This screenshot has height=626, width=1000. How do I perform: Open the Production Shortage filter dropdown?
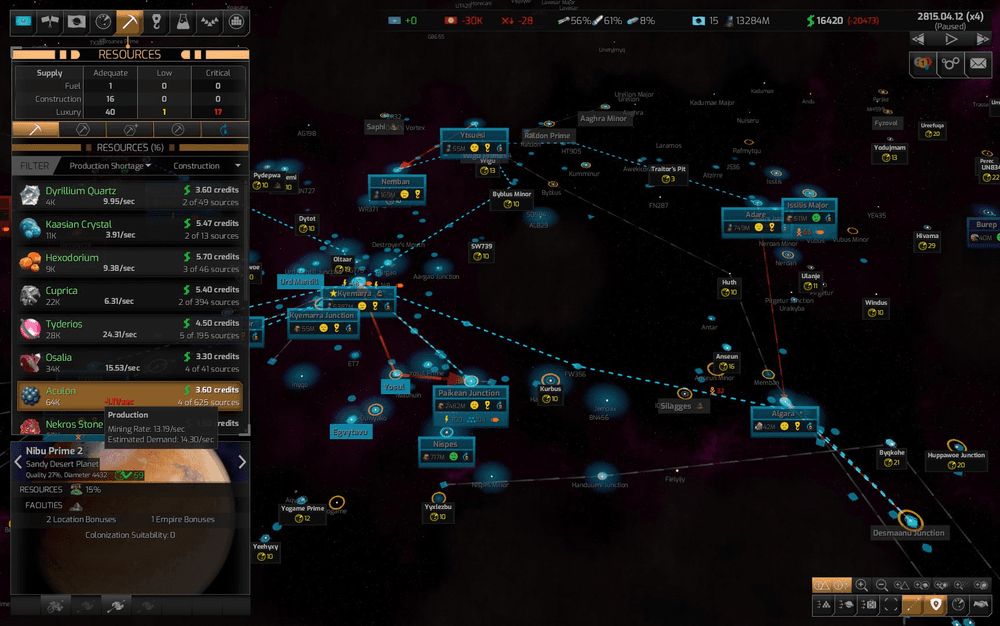click(x=111, y=166)
